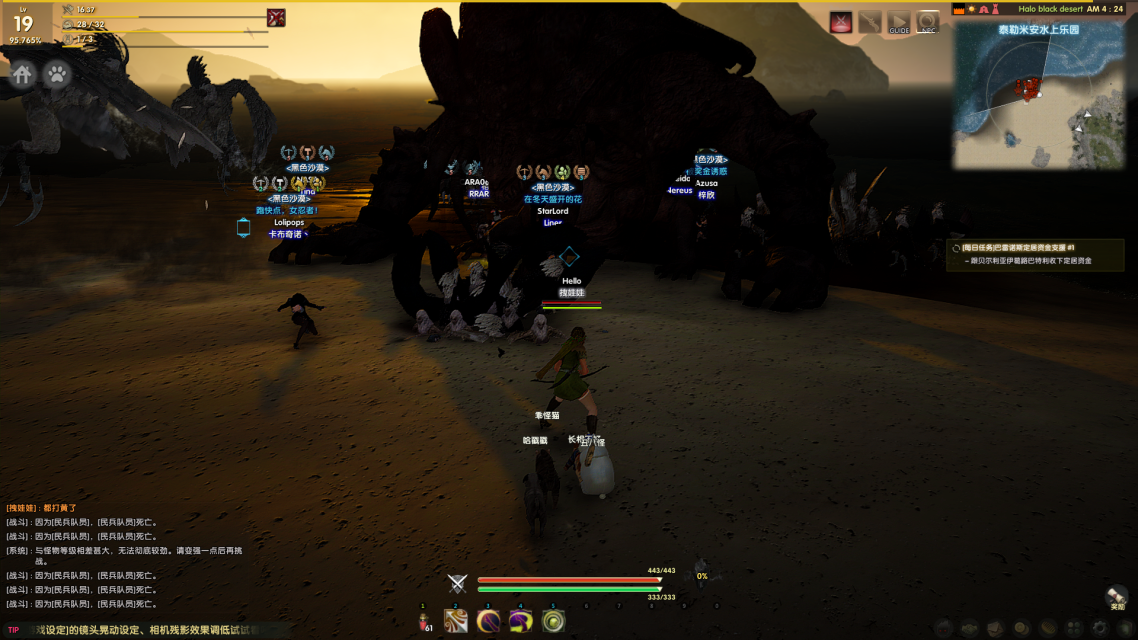This screenshot has width=1138, height=640.
Task: Open the GUIDE play button
Action: tap(899, 22)
